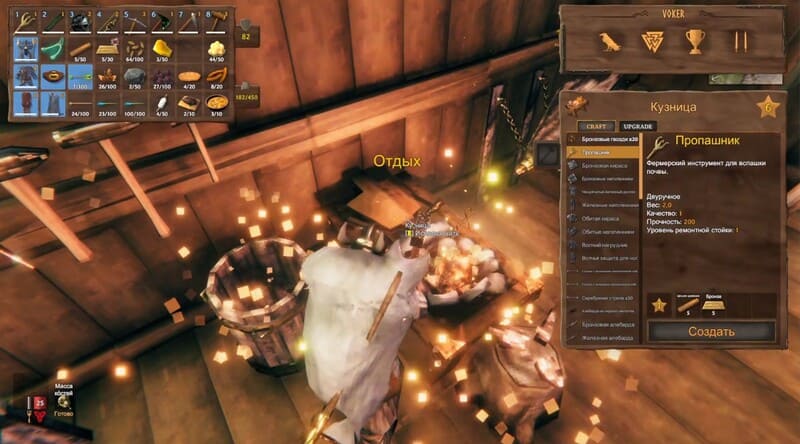The image size is (800, 444).
Task: Select the yellow amber item slot
Action: 161,48
